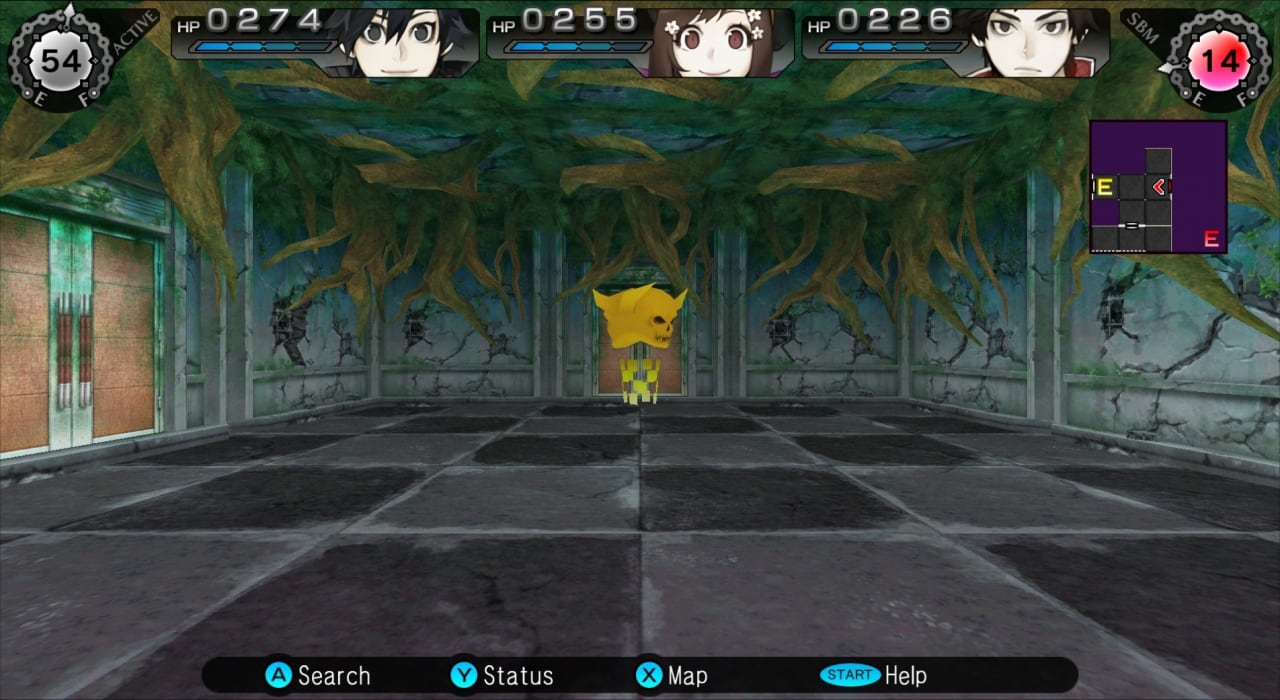
Task: Select the flower-haired girl's portrait panel
Action: [x=640, y=42]
